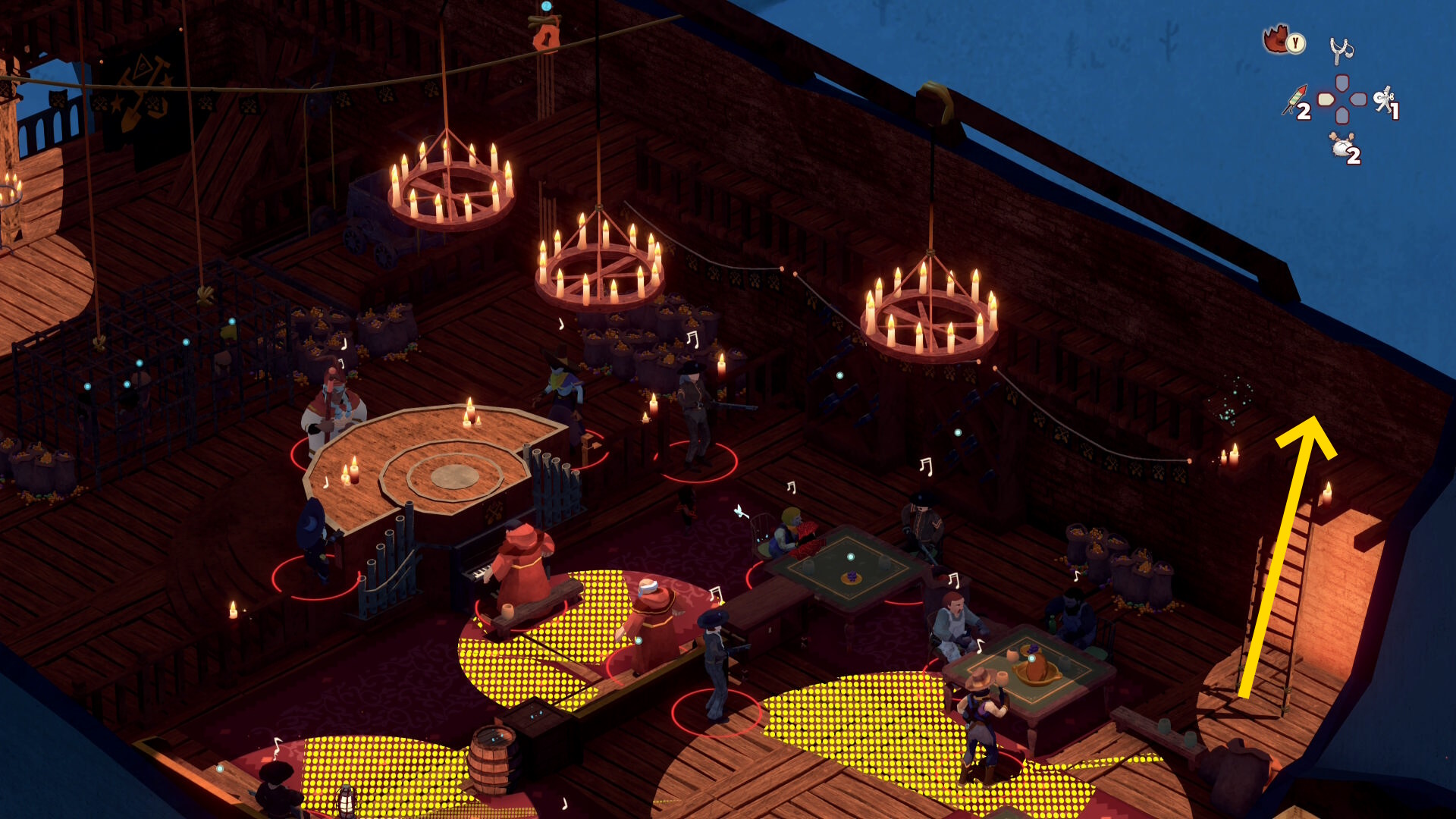This screenshot has width=1456, height=819.
Task: Click the red cowboy hat icon
Action: click(x=1277, y=38)
